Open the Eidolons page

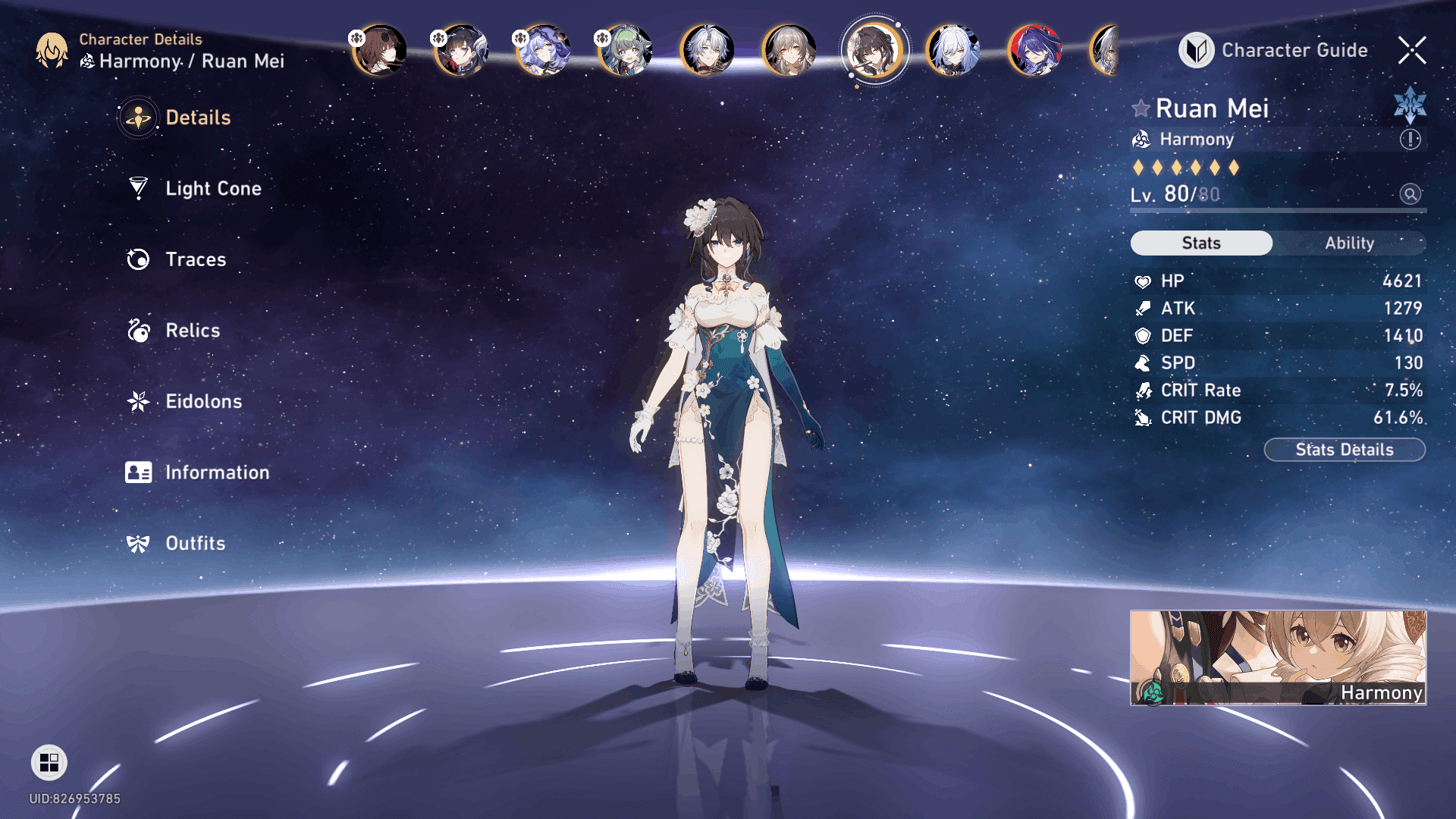(x=203, y=401)
